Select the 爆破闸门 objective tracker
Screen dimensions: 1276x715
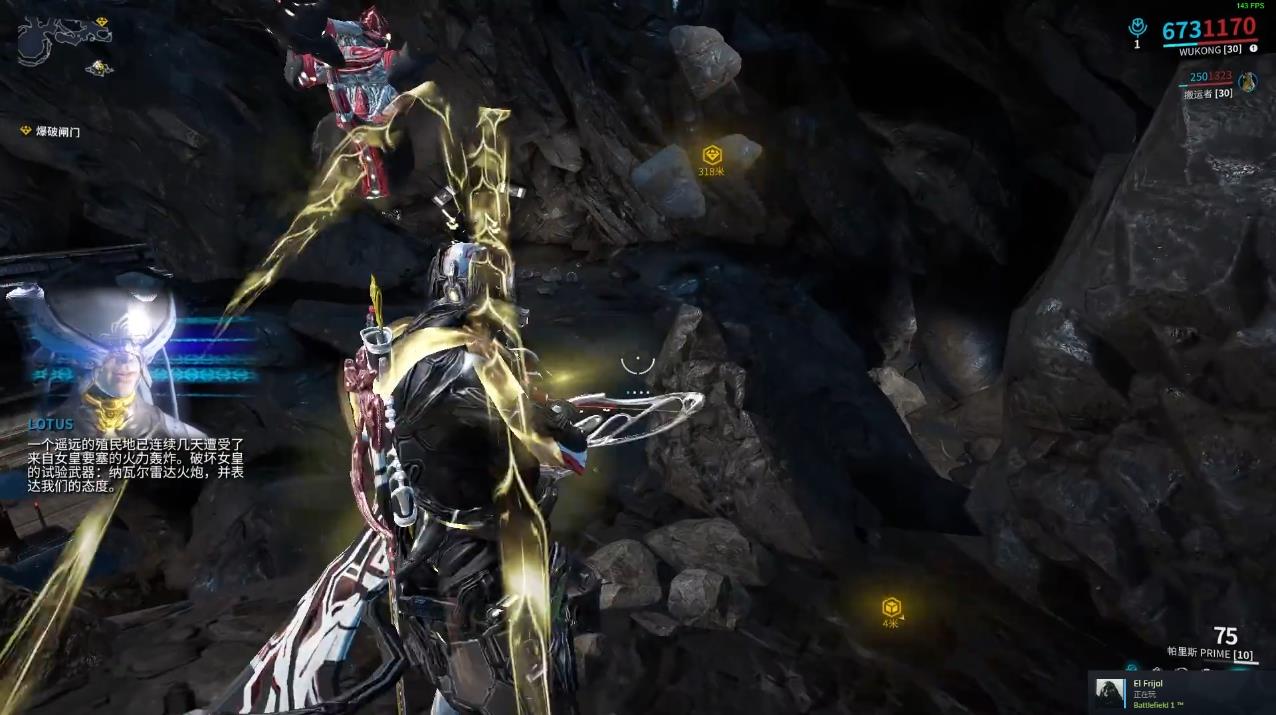click(56, 131)
